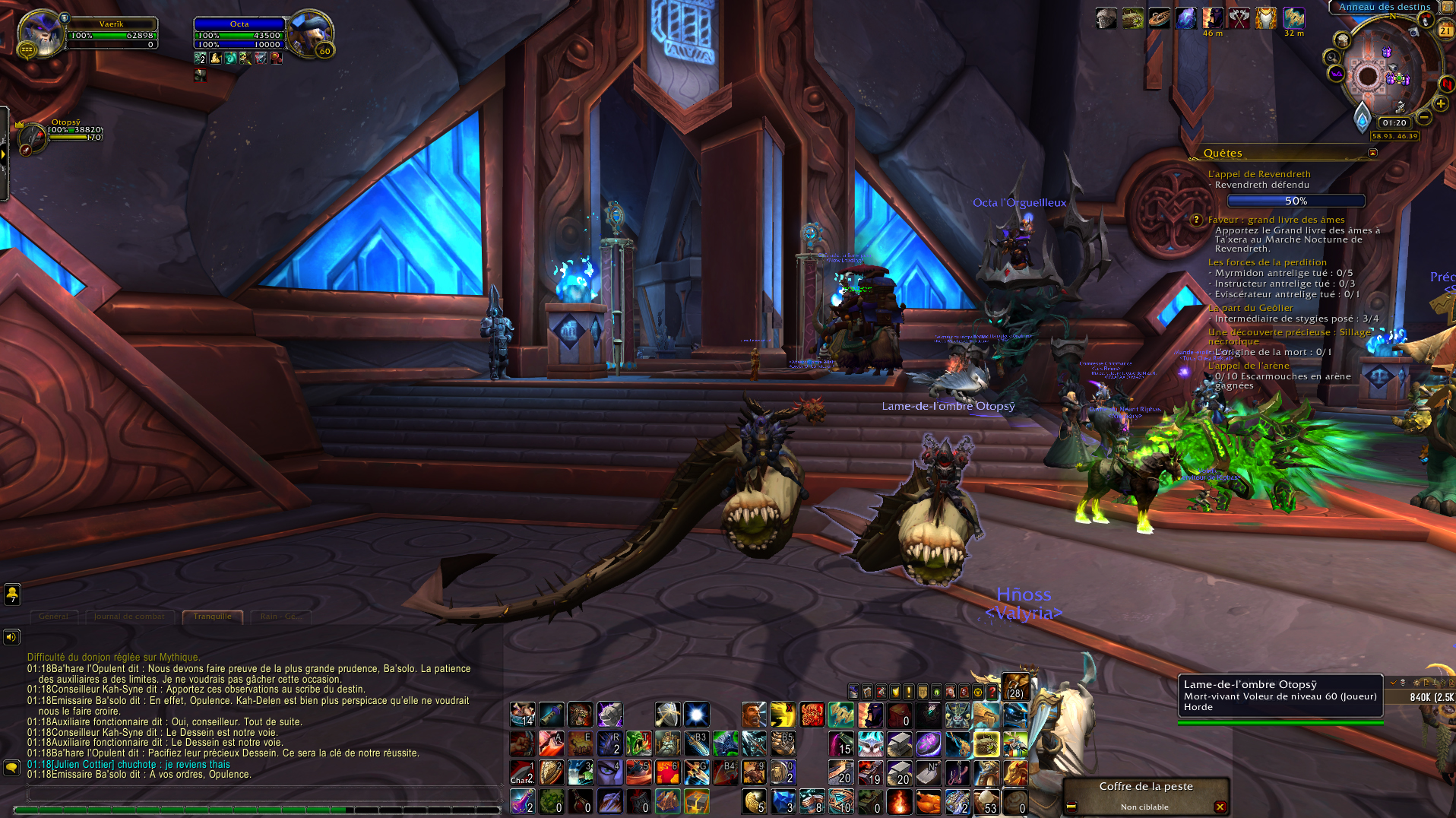
Task: Open the backpack showing 28 free slots
Action: (1015, 686)
